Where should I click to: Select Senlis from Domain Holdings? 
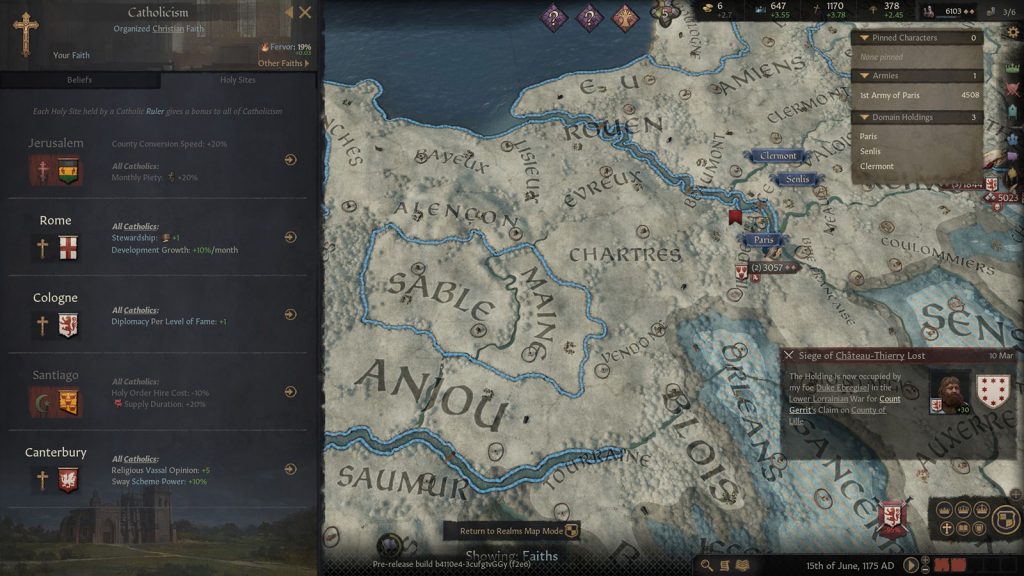click(x=870, y=151)
